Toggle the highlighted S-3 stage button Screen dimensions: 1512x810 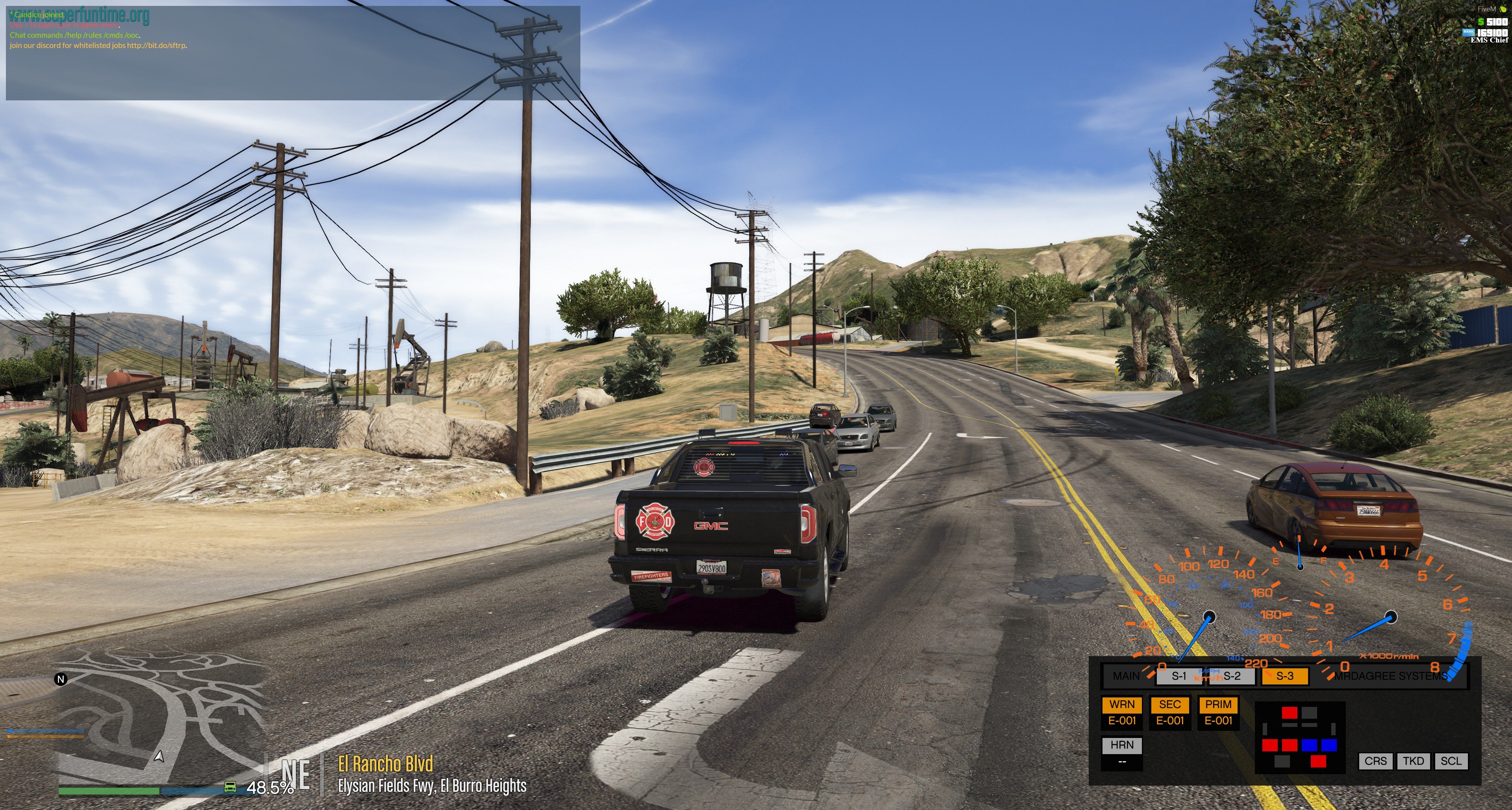(x=1285, y=676)
